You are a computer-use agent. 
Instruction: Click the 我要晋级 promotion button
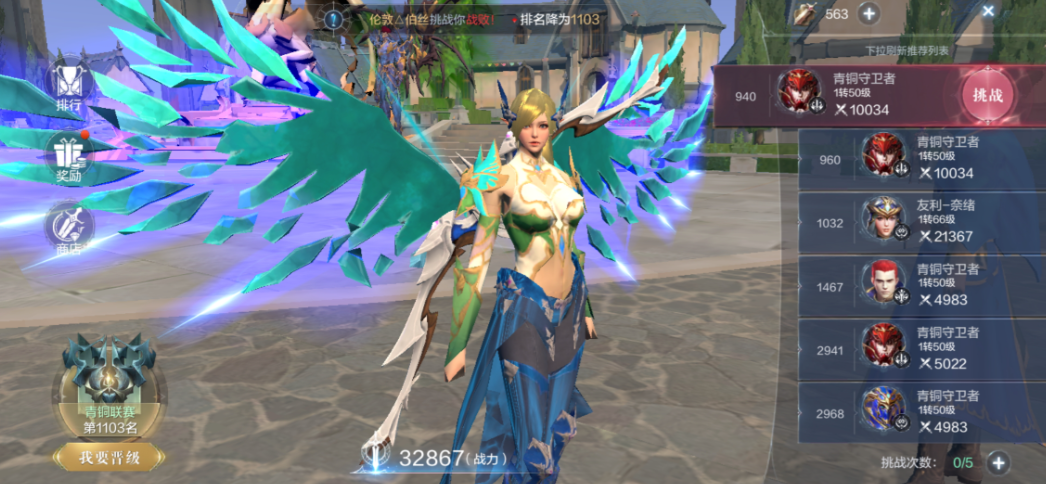click(x=107, y=458)
